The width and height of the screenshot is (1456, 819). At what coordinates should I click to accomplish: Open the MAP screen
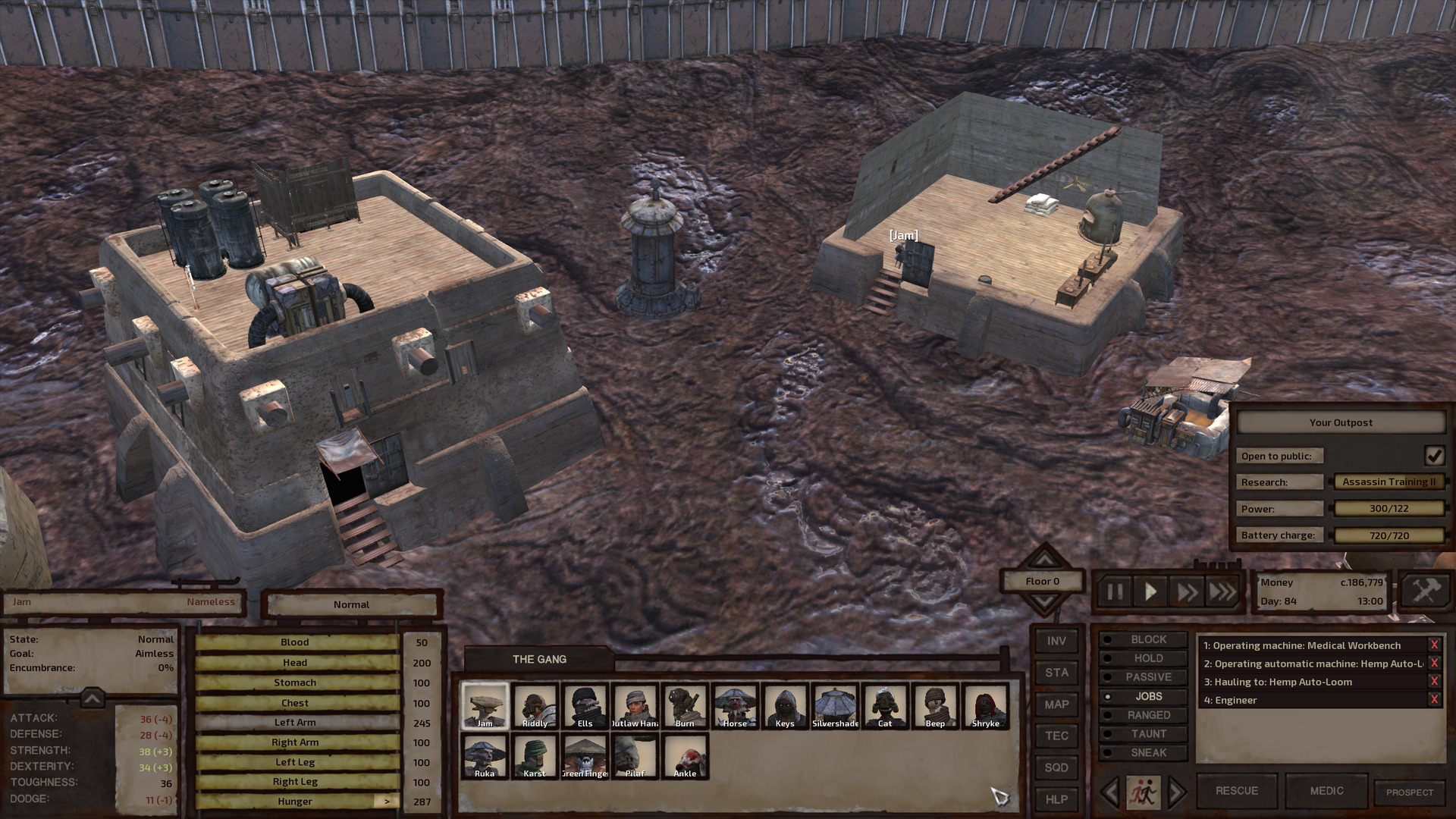[1056, 704]
